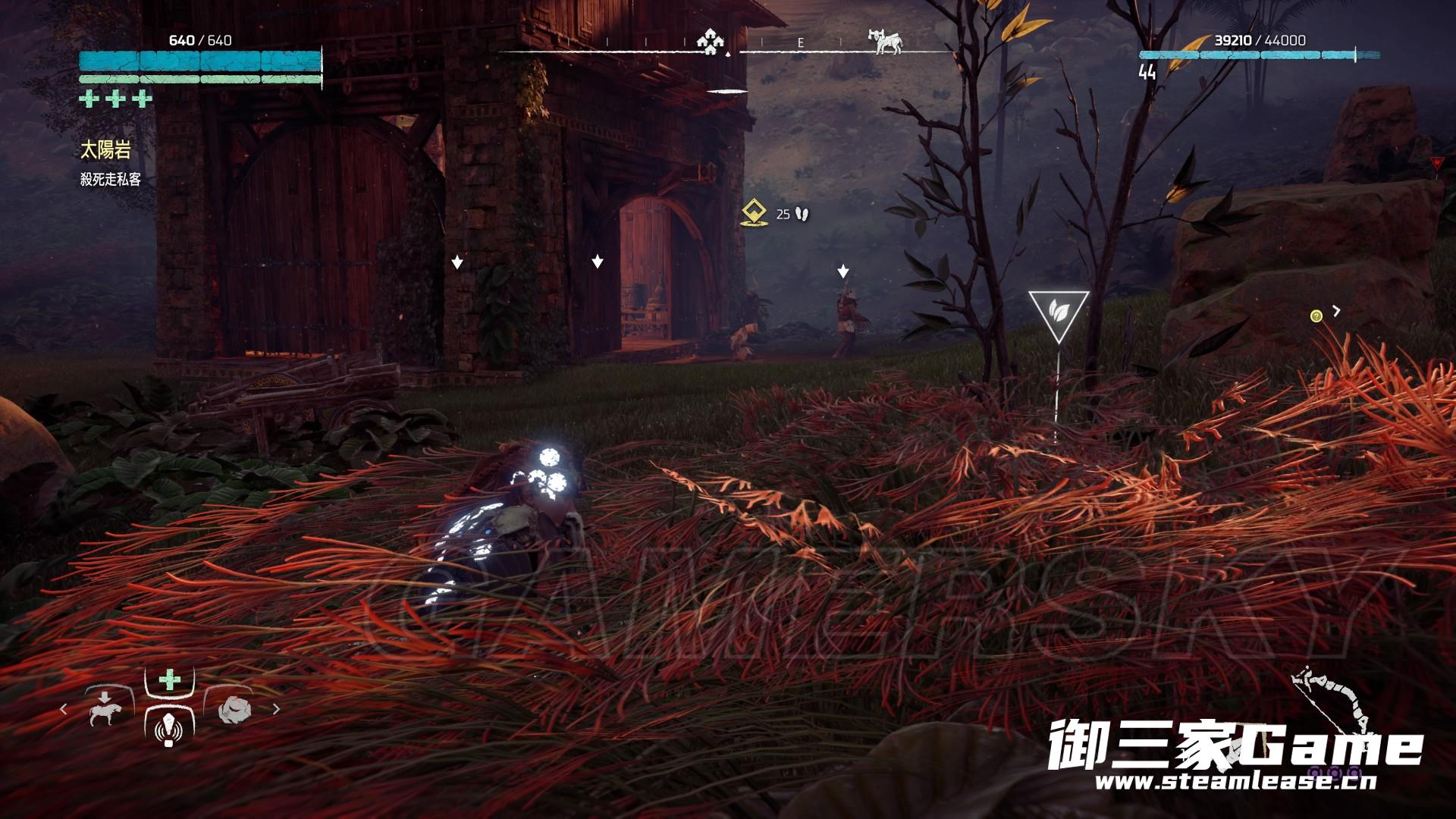The height and width of the screenshot is (819, 1456).
Task: Click the settlement icon on the compass
Action: click(710, 43)
